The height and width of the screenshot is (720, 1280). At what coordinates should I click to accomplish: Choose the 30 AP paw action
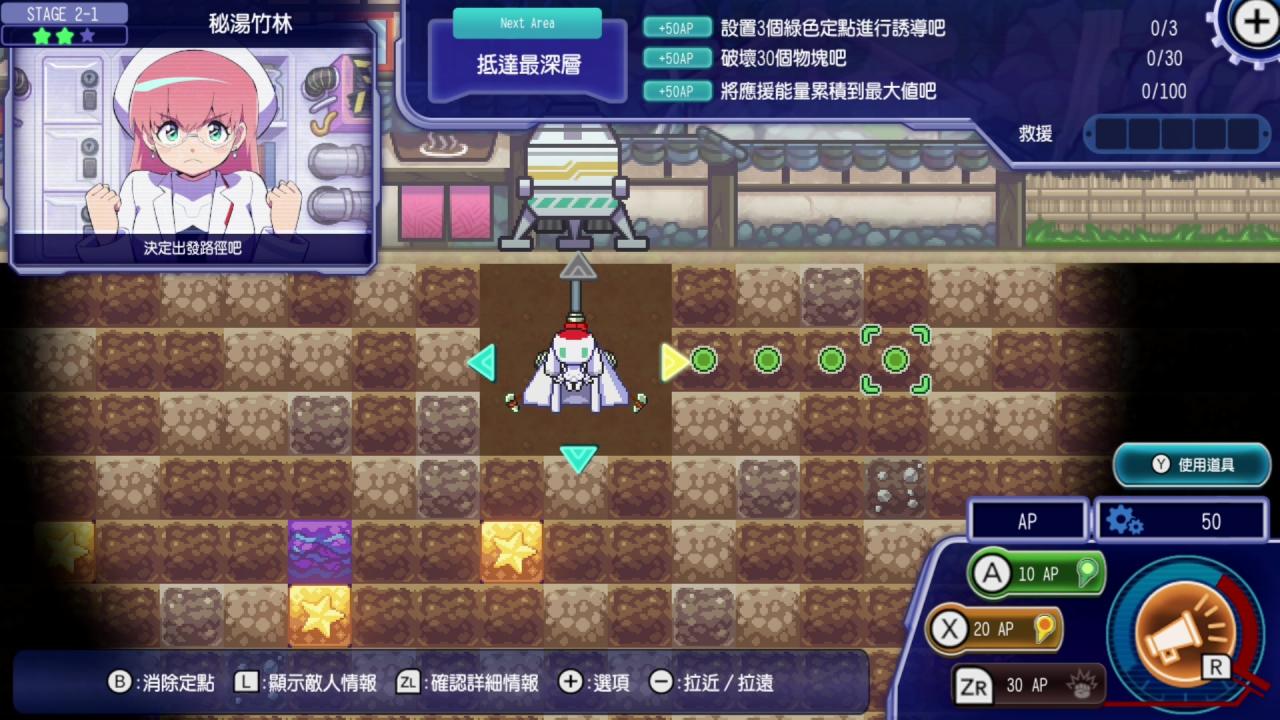[x=1029, y=685]
